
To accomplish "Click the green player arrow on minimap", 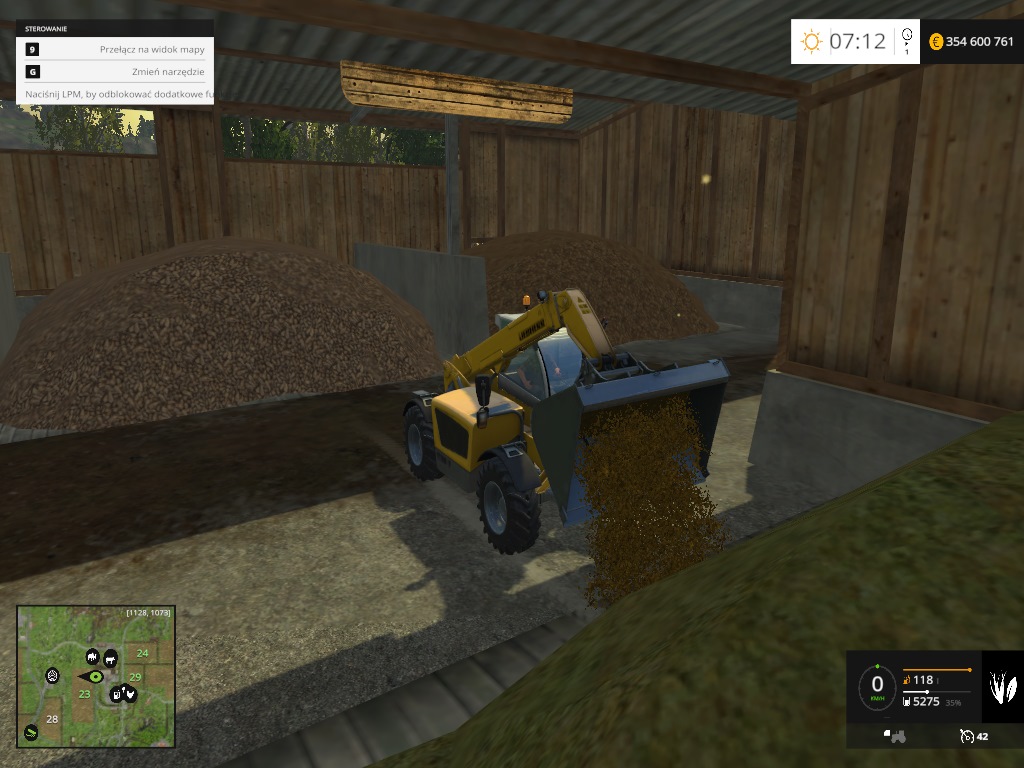I will (95, 676).
